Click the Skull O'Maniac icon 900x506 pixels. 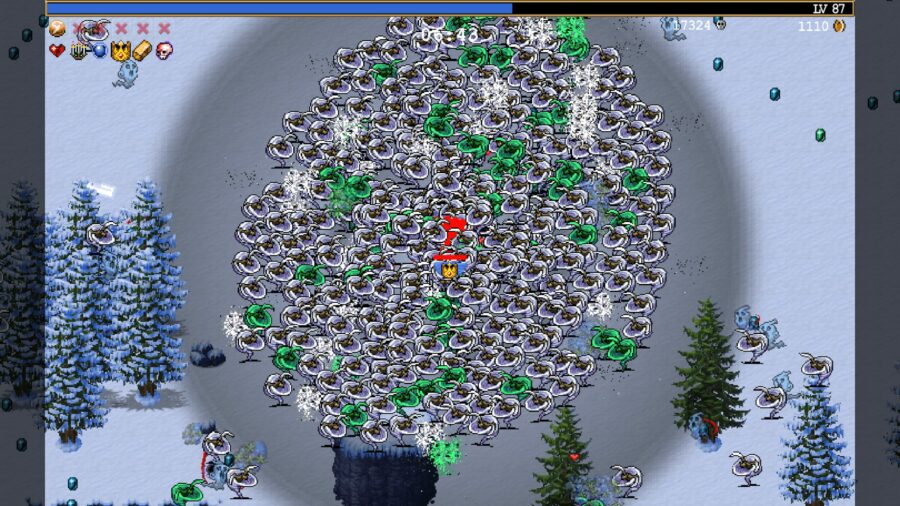(x=163, y=50)
